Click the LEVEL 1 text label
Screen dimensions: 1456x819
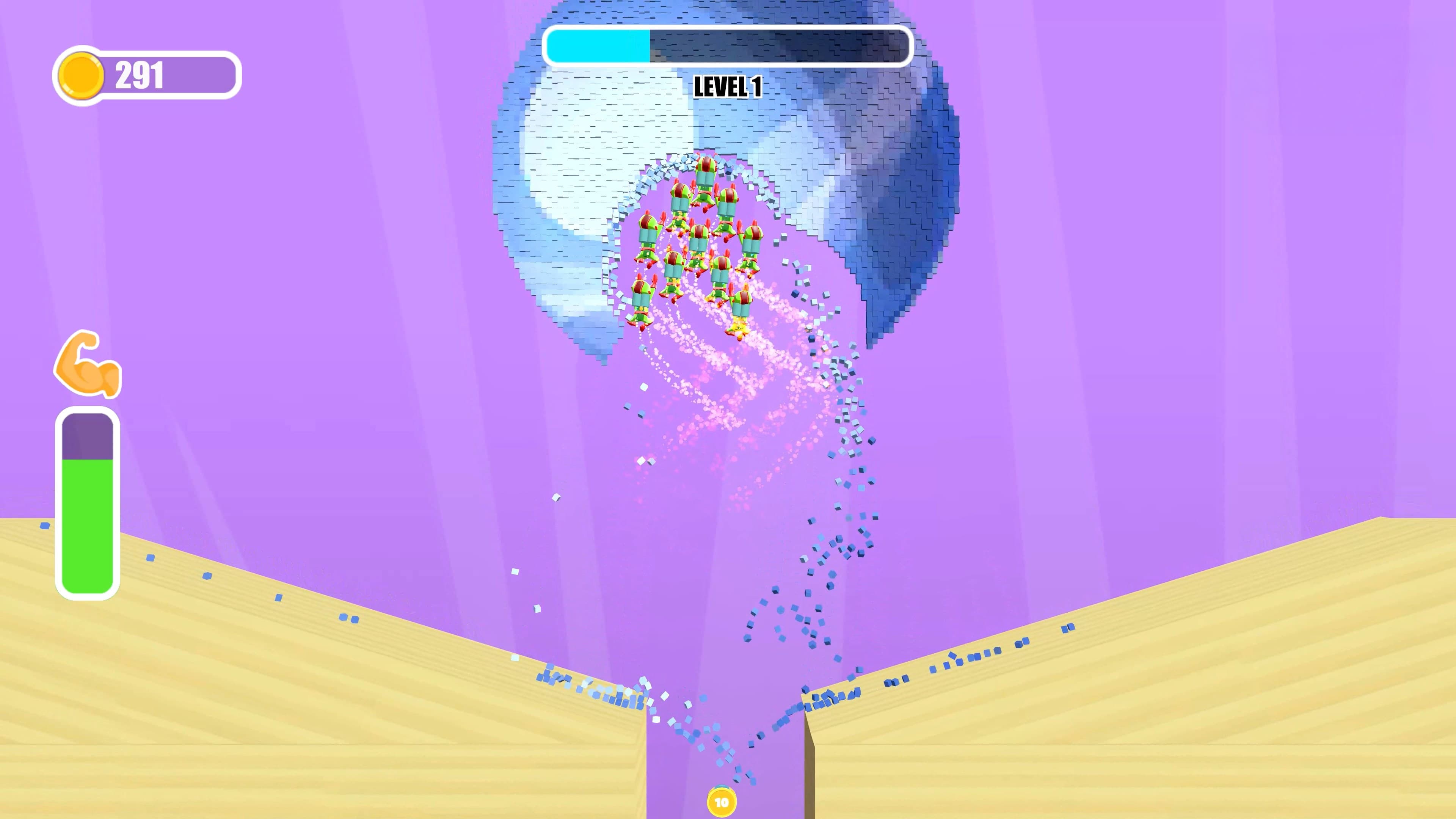pyautogui.click(x=727, y=87)
